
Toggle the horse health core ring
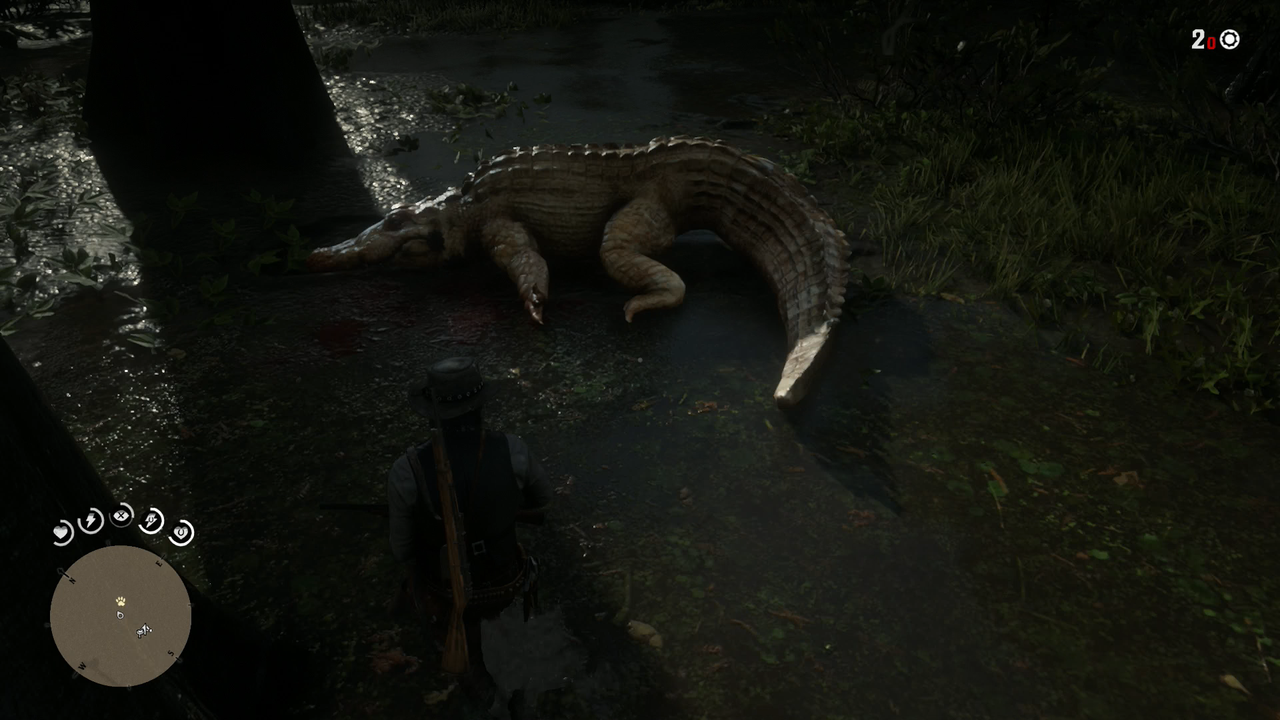pyautogui.click(x=181, y=531)
